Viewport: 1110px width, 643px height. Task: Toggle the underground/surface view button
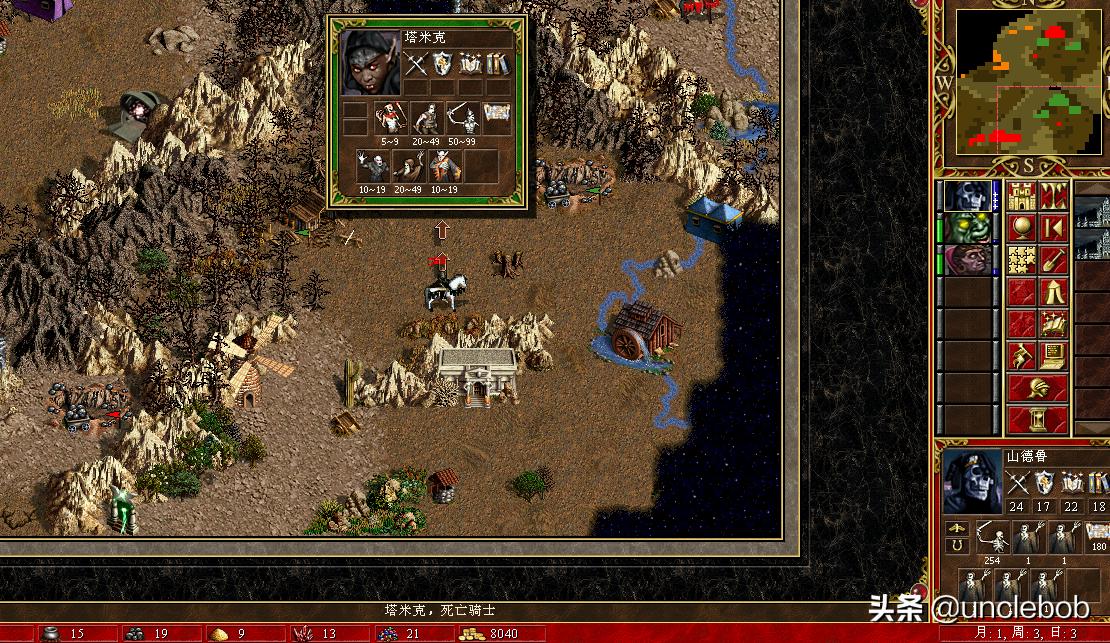[x=1053, y=196]
